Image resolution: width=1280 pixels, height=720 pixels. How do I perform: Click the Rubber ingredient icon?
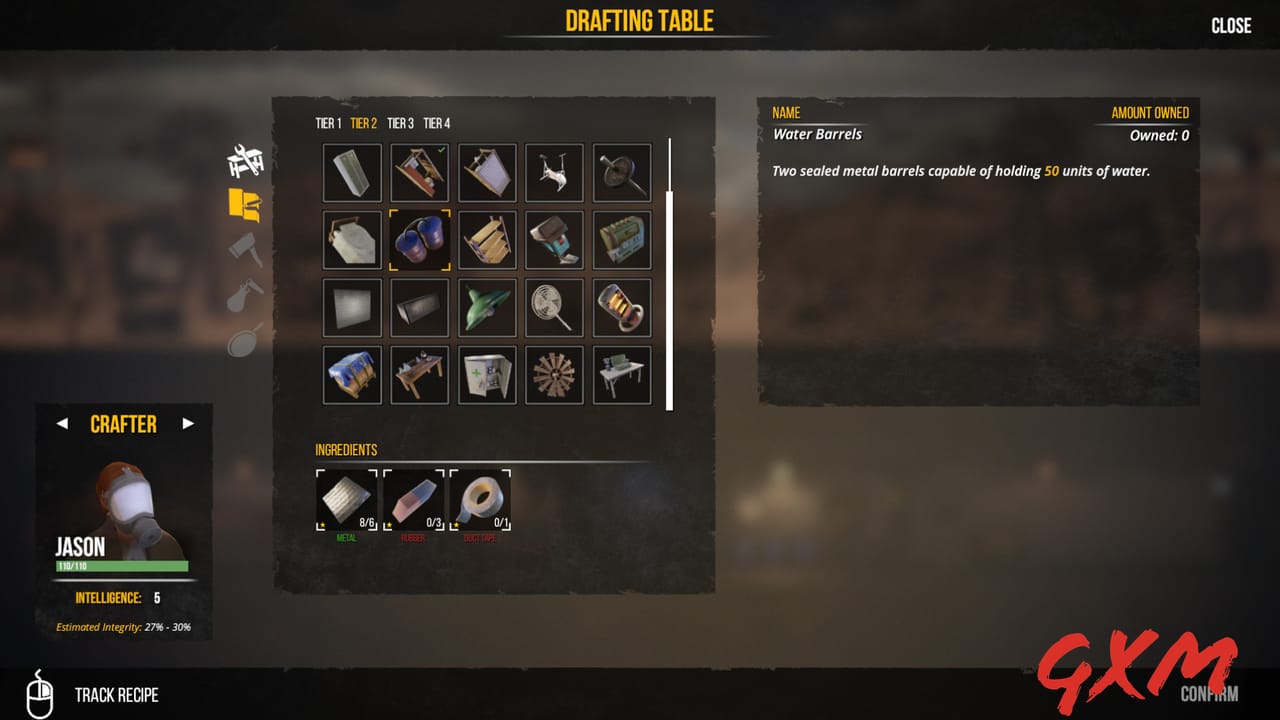[x=413, y=499]
